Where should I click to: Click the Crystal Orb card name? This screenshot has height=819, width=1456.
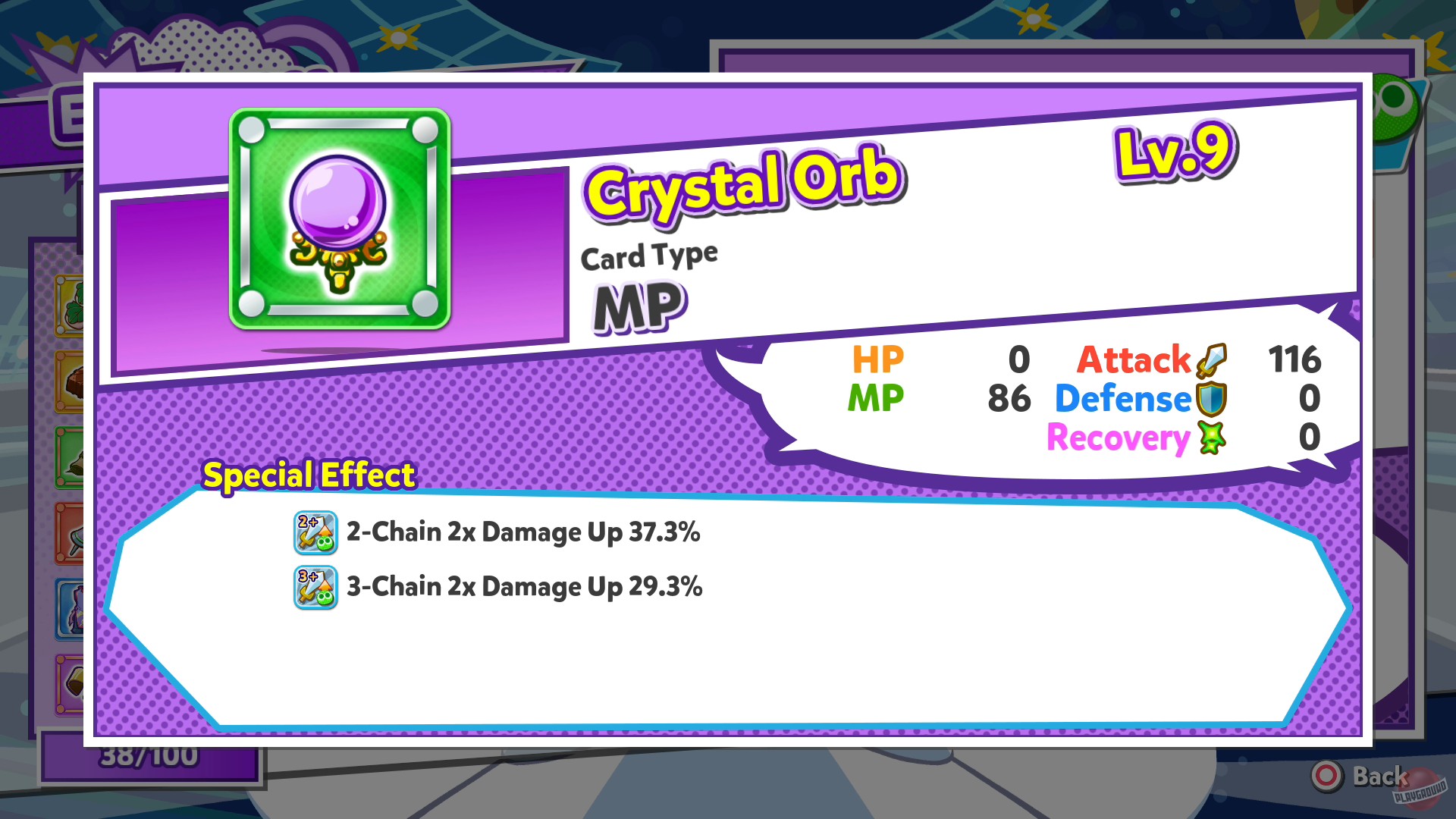(739, 182)
